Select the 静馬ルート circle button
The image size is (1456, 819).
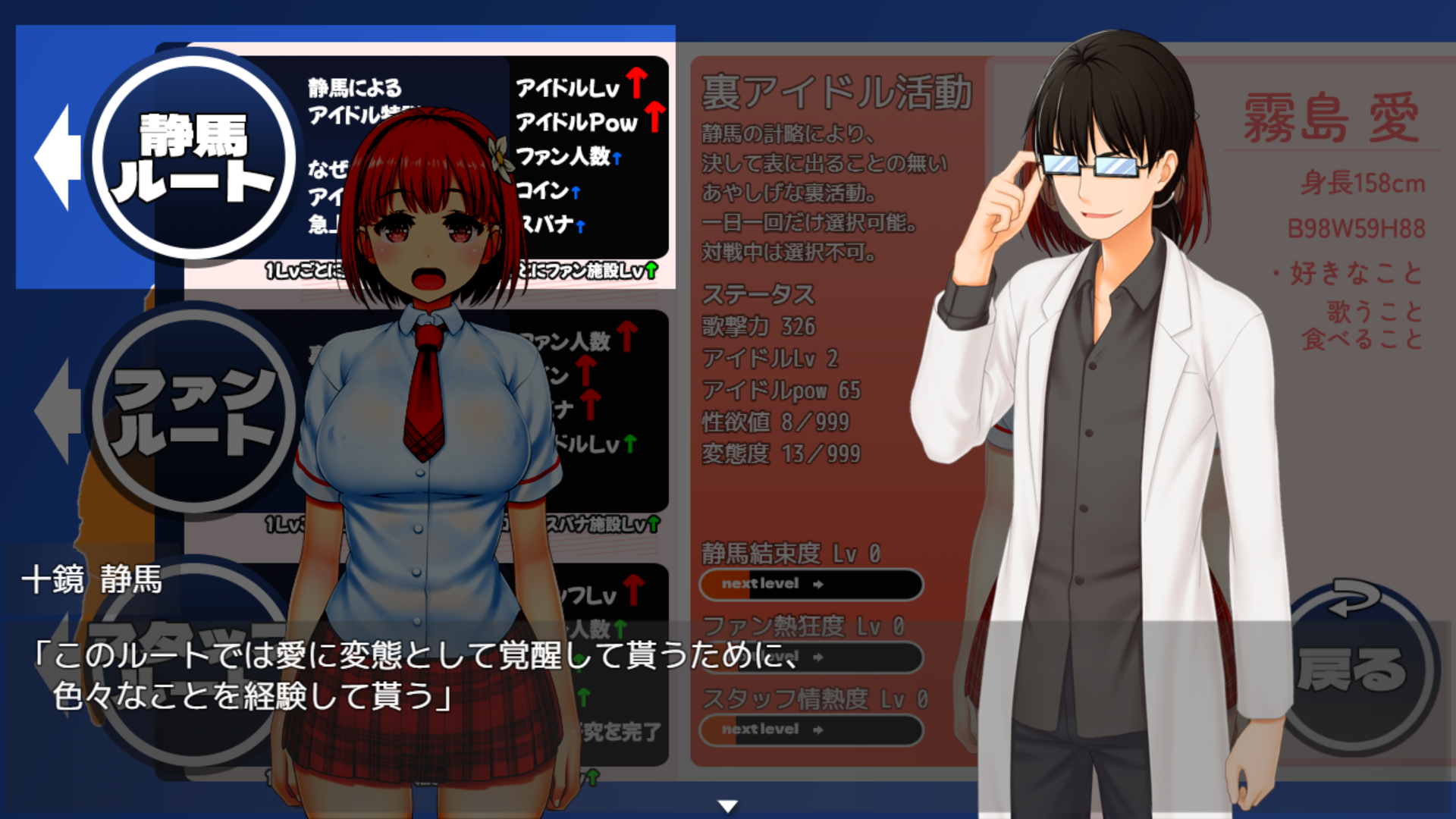pyautogui.click(x=194, y=157)
